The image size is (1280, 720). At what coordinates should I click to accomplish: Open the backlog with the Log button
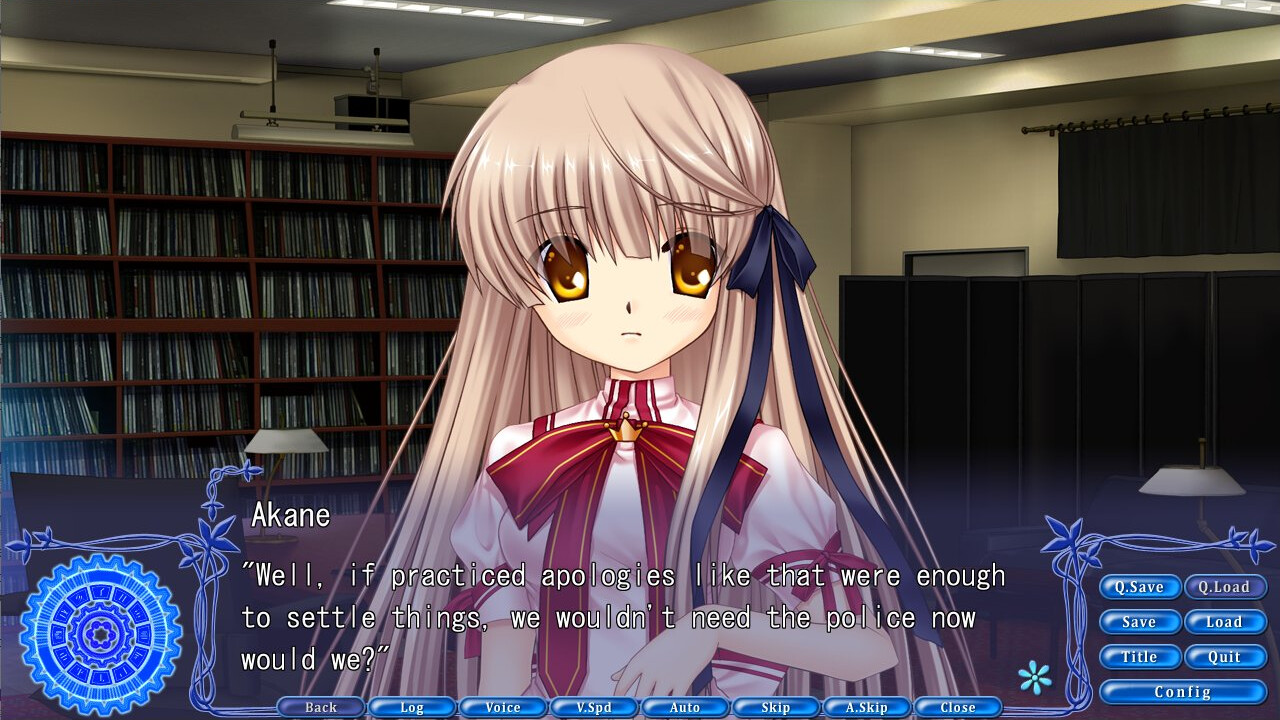tap(413, 707)
